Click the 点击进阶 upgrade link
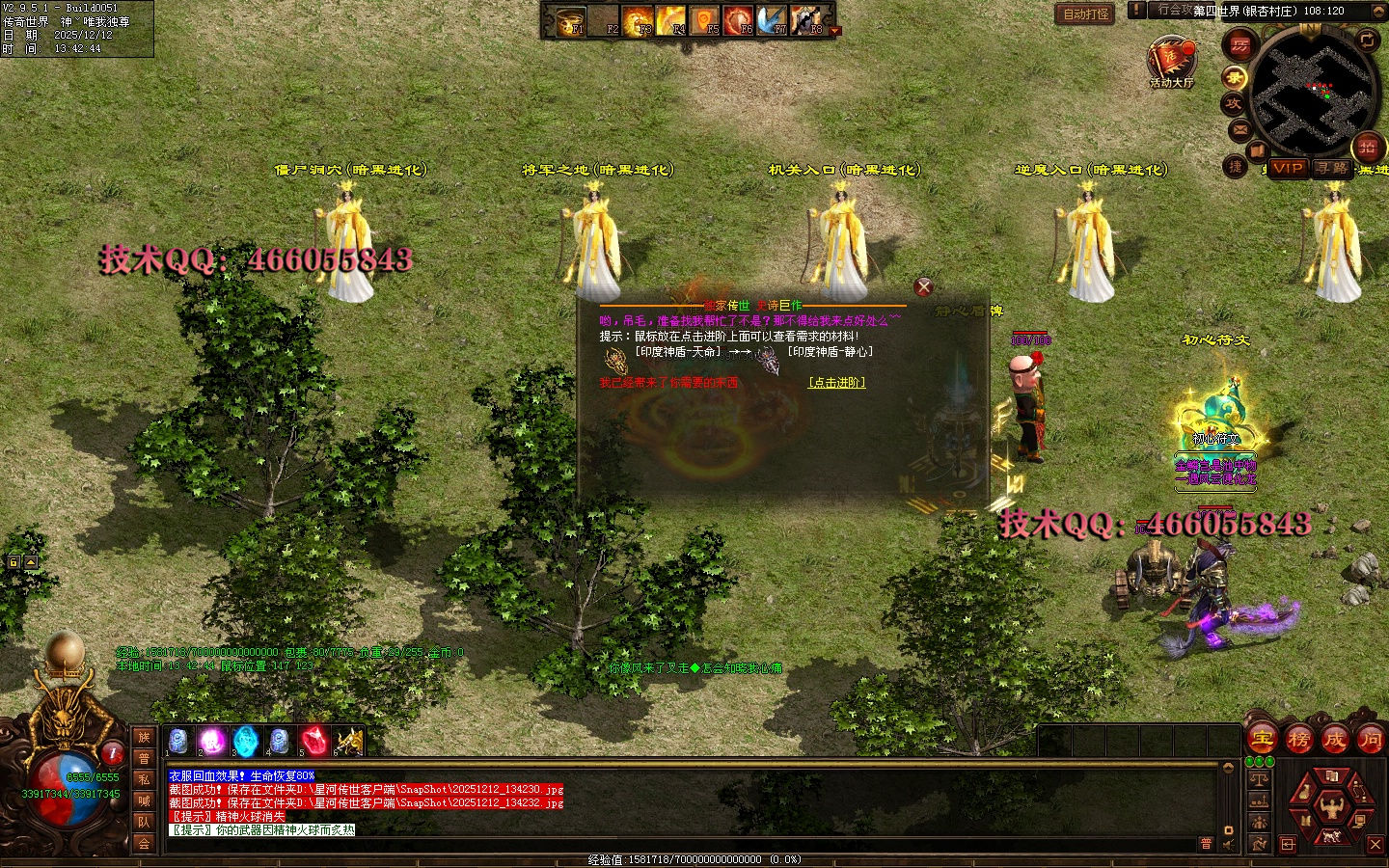 pyautogui.click(x=836, y=383)
